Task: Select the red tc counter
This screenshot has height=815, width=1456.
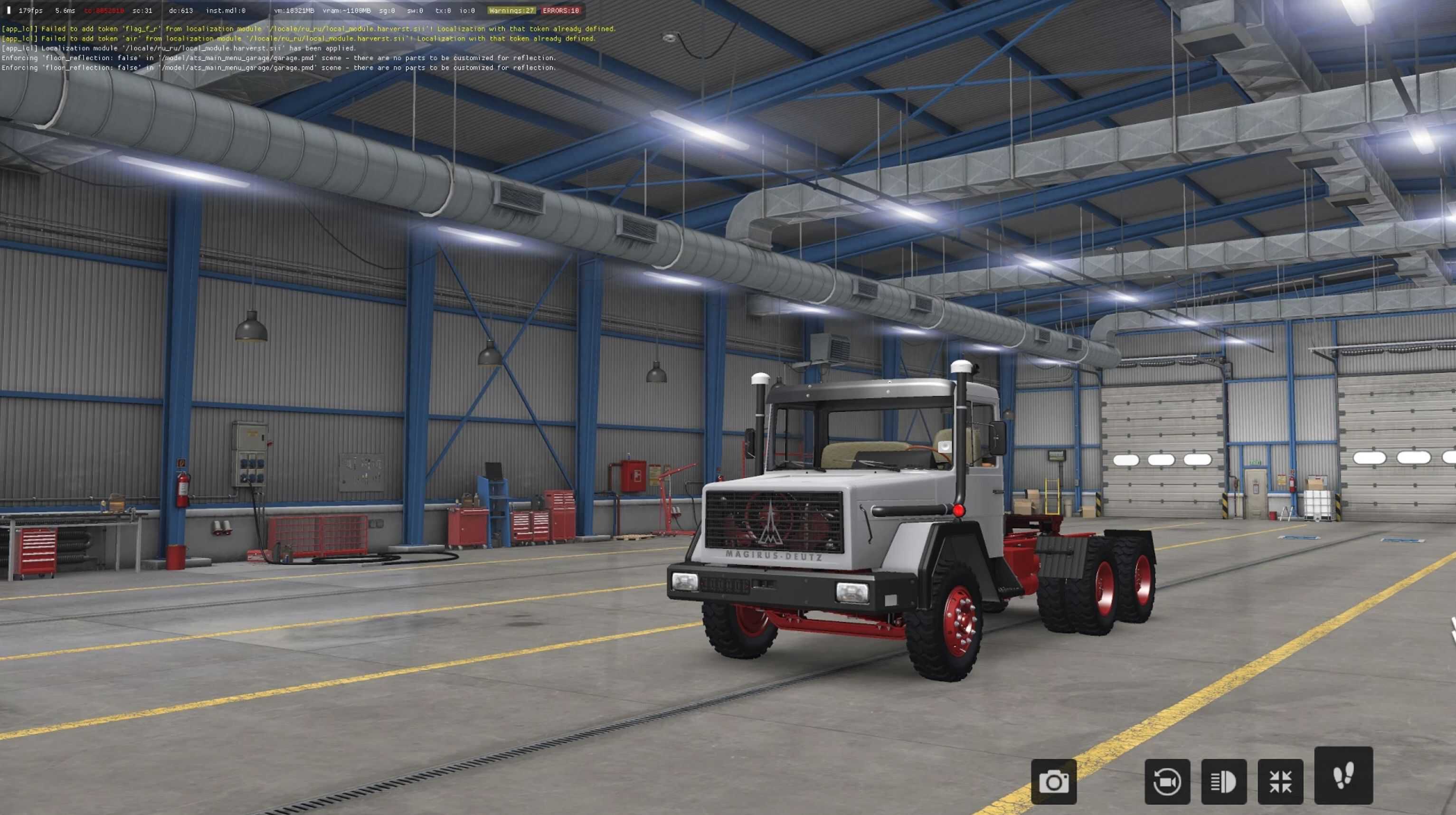Action: (104, 9)
